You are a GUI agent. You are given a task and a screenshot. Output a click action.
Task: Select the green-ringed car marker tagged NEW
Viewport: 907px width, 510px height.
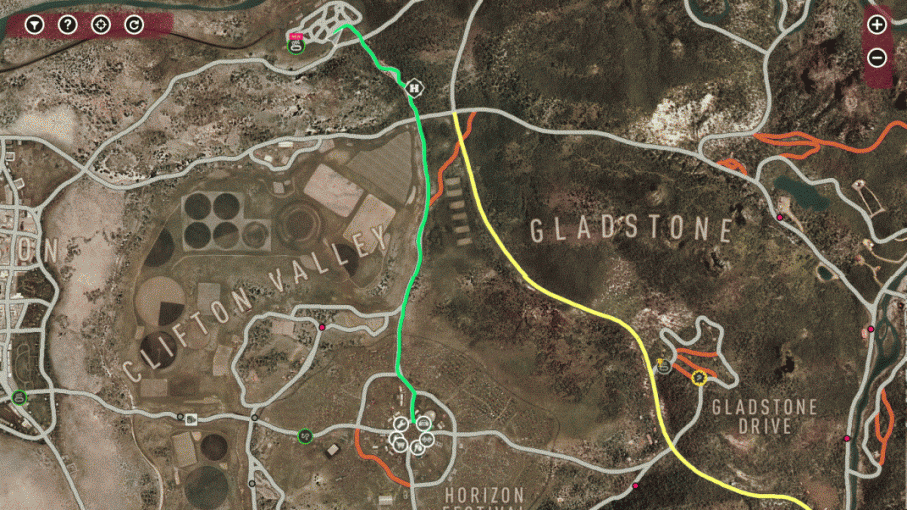(295, 45)
